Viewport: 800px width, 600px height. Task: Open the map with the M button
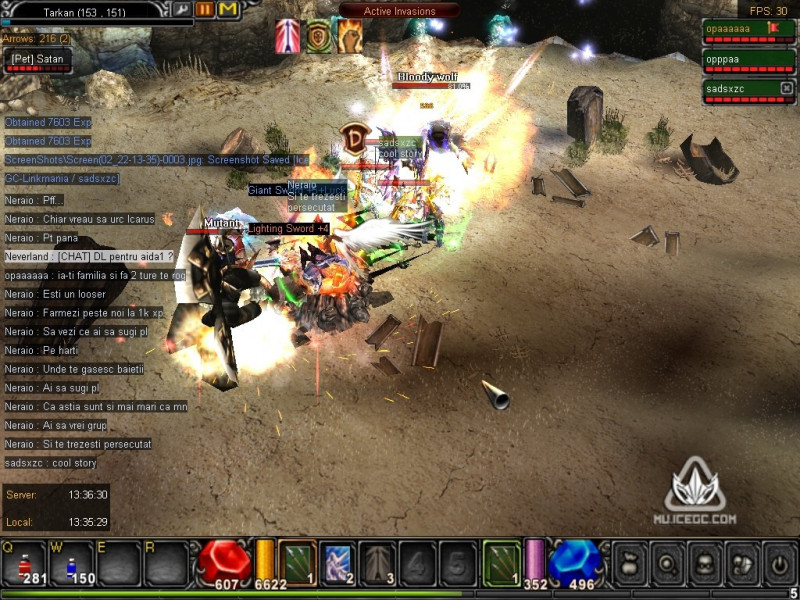[x=228, y=9]
